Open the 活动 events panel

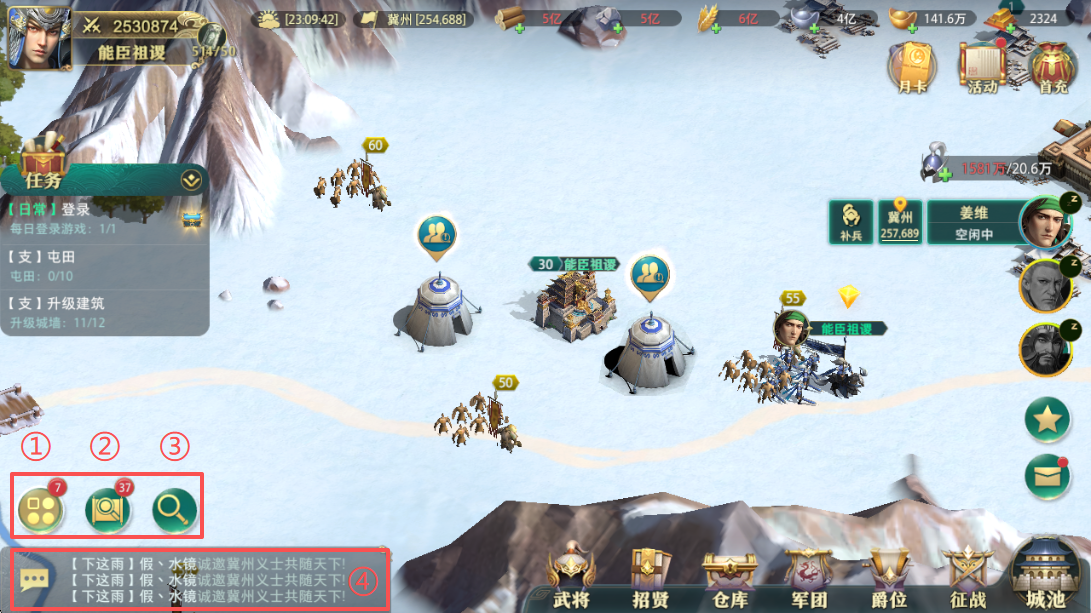coord(982,67)
